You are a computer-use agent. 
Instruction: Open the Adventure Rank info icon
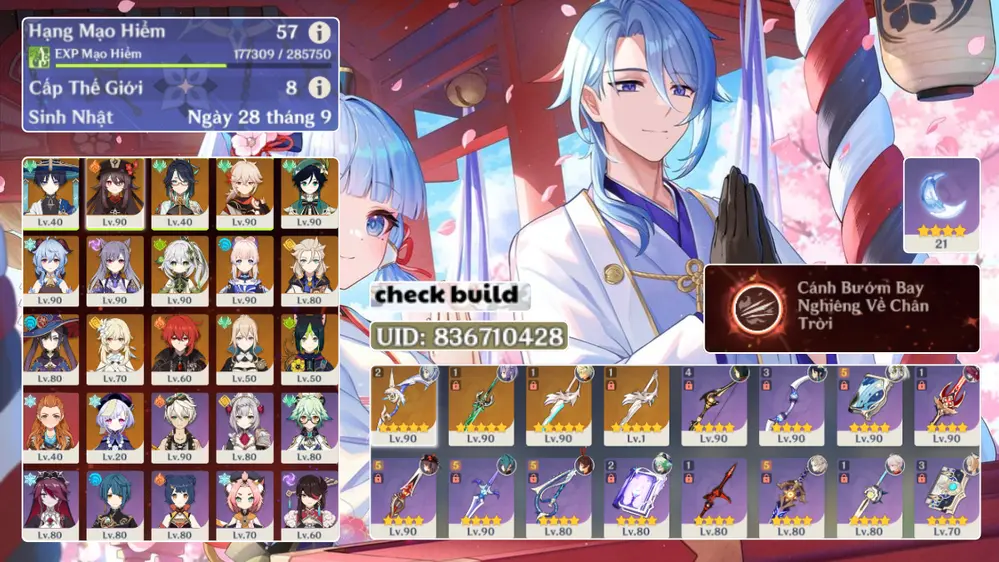click(x=319, y=33)
